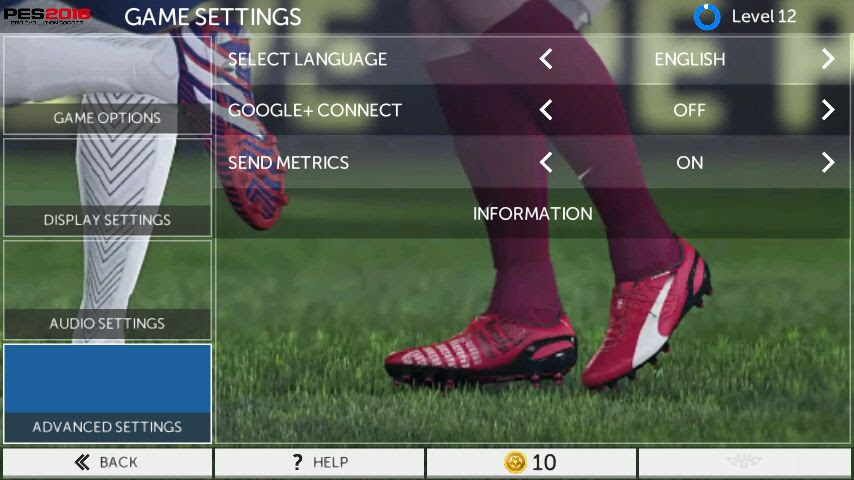Click right arrow next to Google+ Connect
The height and width of the screenshot is (480, 854).
click(x=828, y=110)
